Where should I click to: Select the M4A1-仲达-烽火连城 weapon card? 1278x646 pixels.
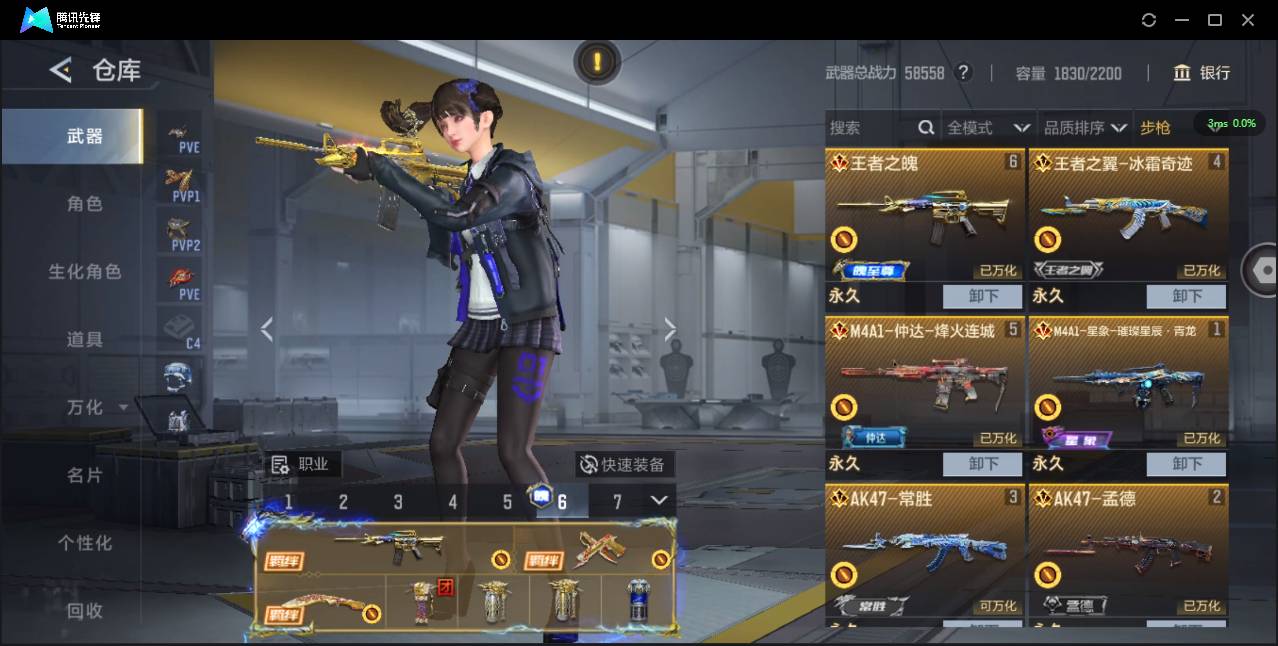[x=925, y=383]
